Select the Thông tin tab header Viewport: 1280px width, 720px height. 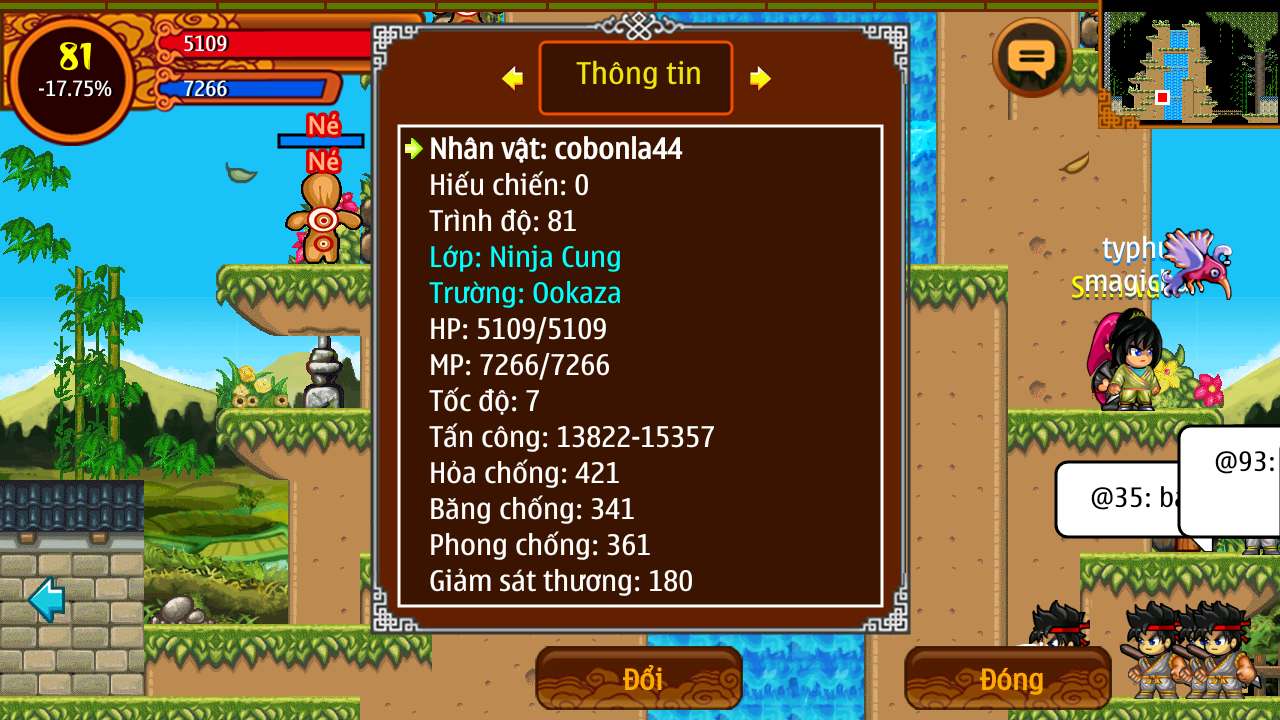pyautogui.click(x=637, y=77)
